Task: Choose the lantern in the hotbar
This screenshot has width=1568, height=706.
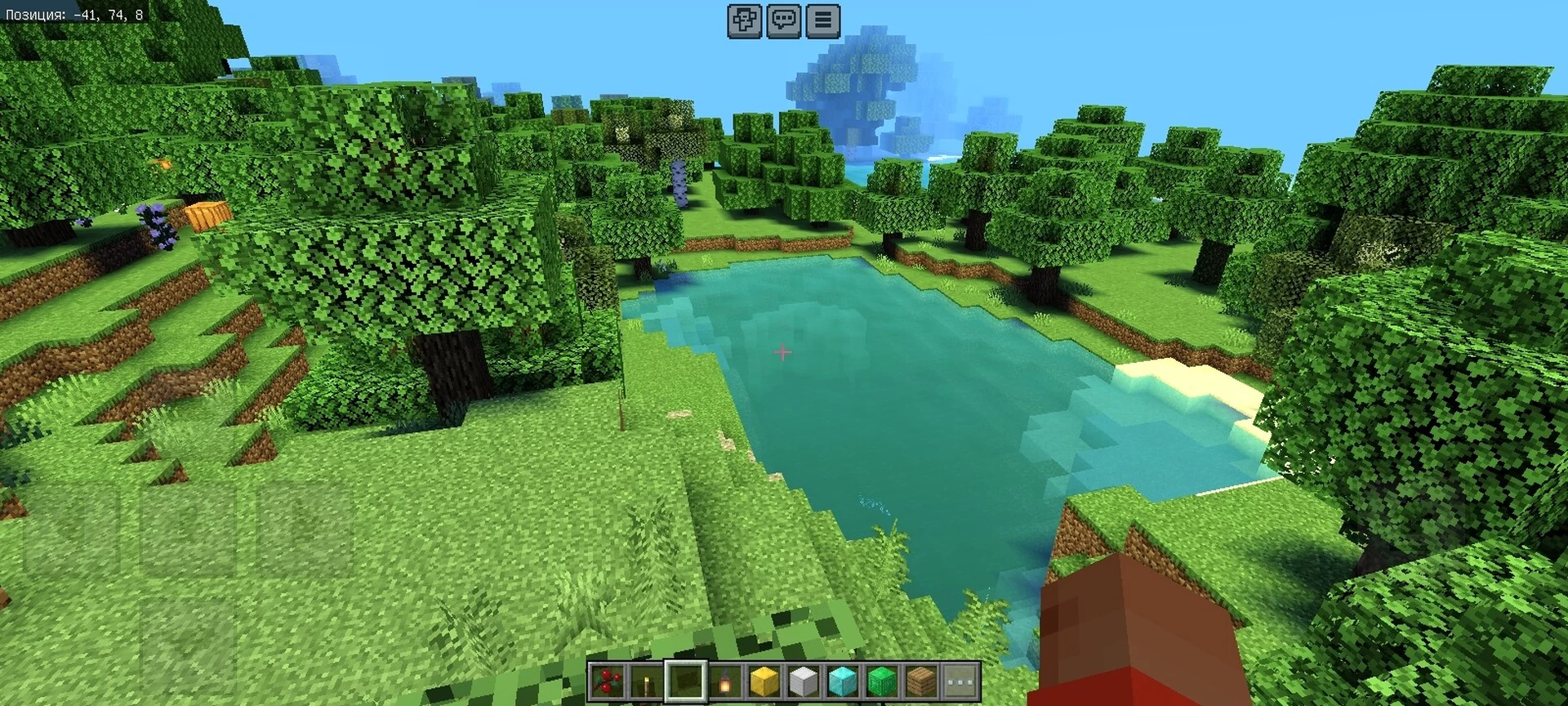Action: 724,681
